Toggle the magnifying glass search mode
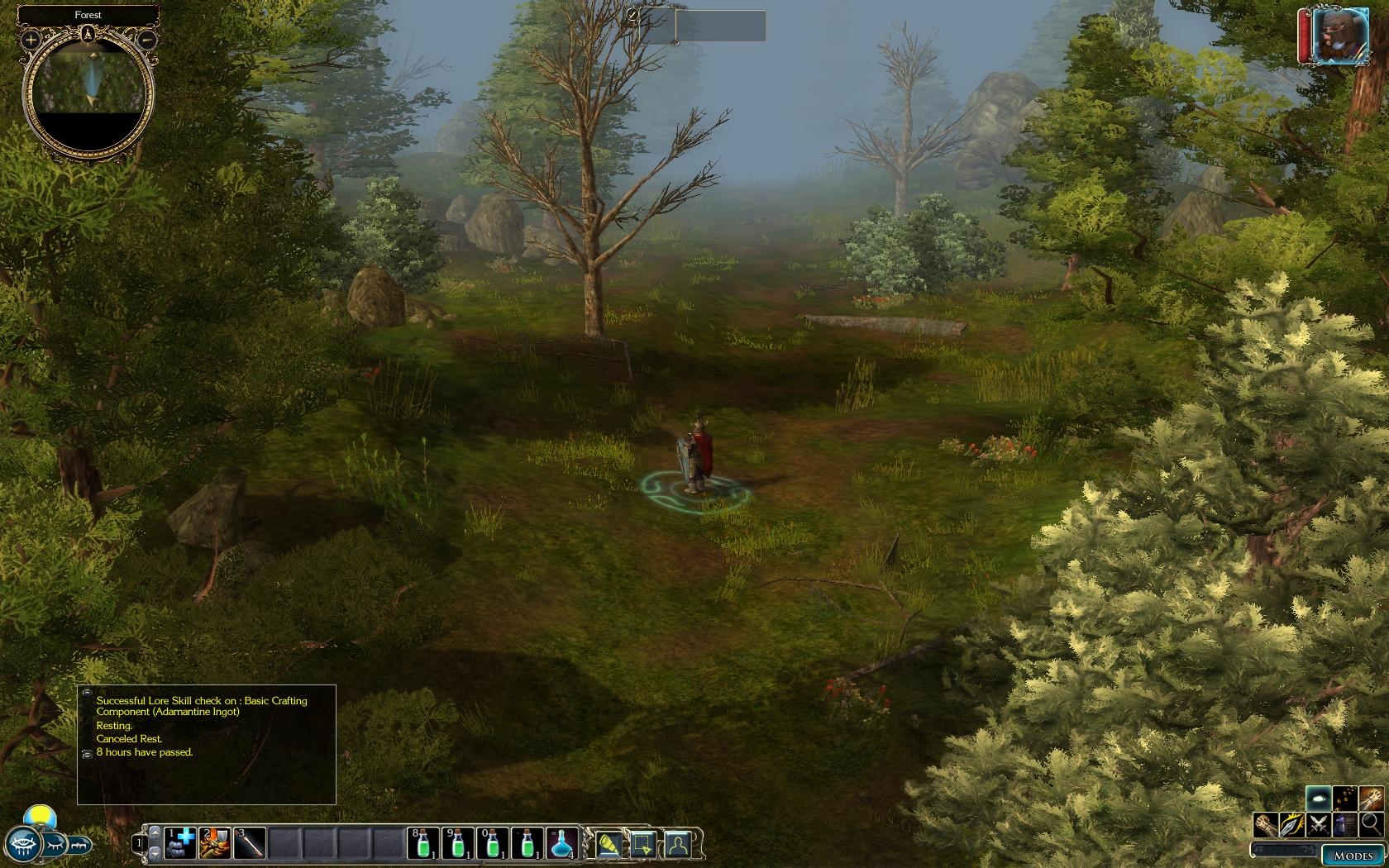The width and height of the screenshot is (1389, 868). click(1370, 823)
